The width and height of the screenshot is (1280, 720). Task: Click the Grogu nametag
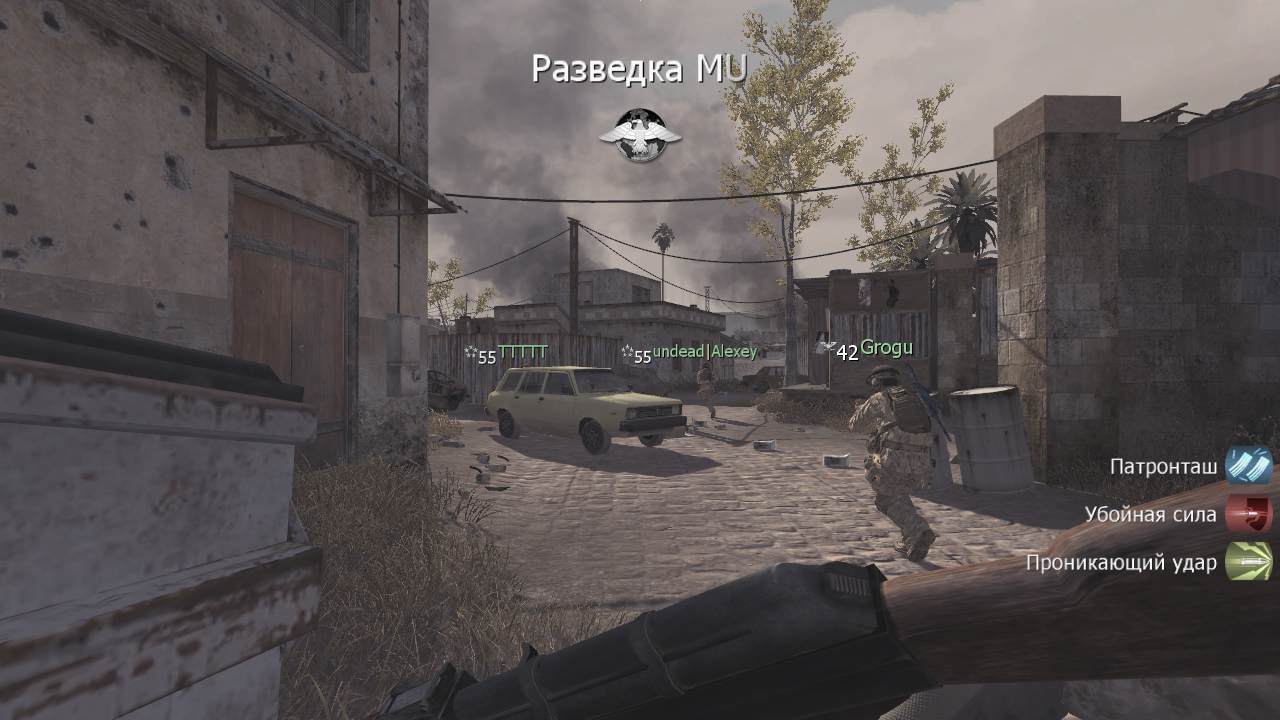point(885,348)
